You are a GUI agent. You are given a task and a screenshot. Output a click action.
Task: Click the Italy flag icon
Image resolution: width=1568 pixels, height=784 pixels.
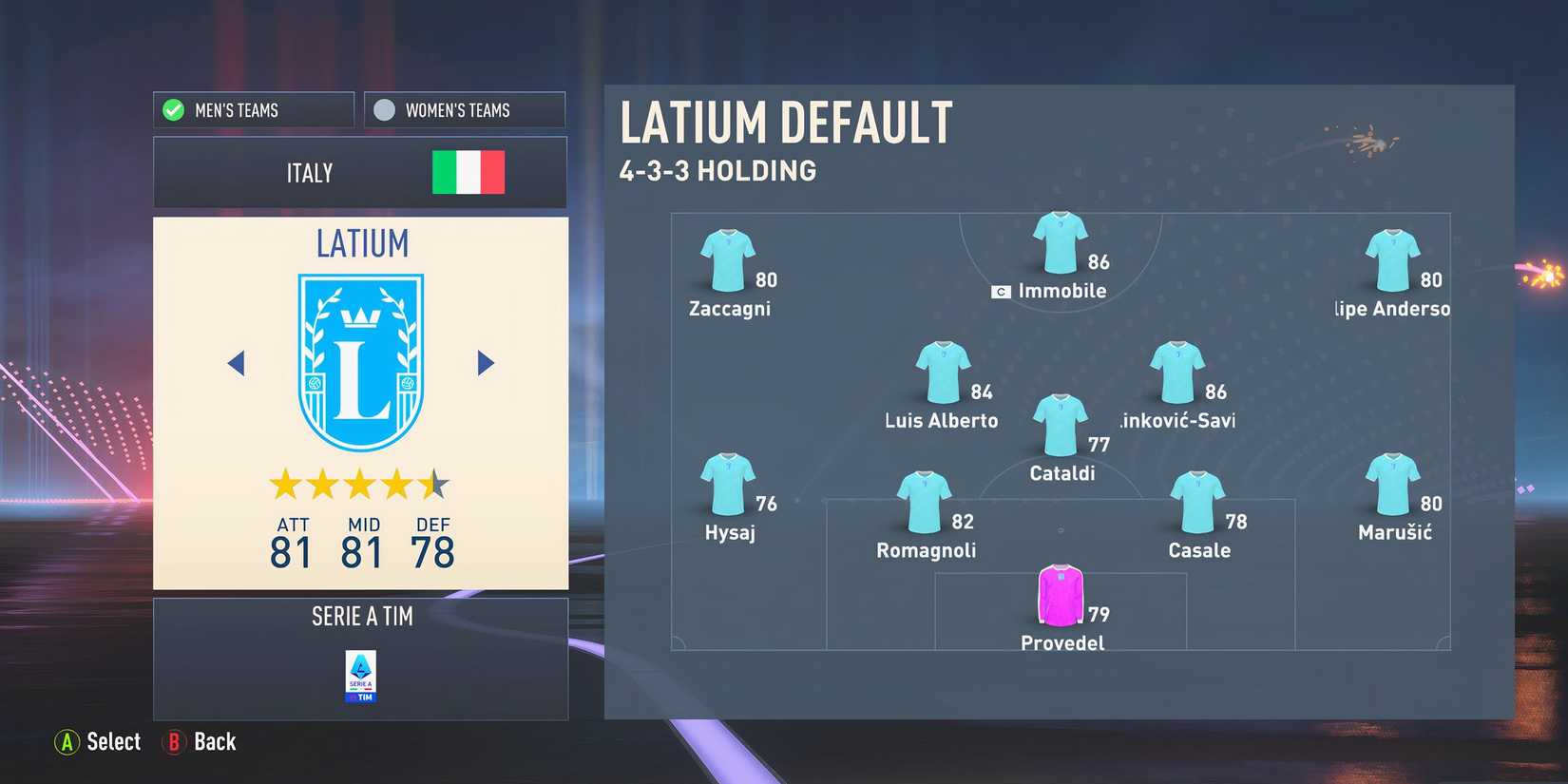[467, 172]
